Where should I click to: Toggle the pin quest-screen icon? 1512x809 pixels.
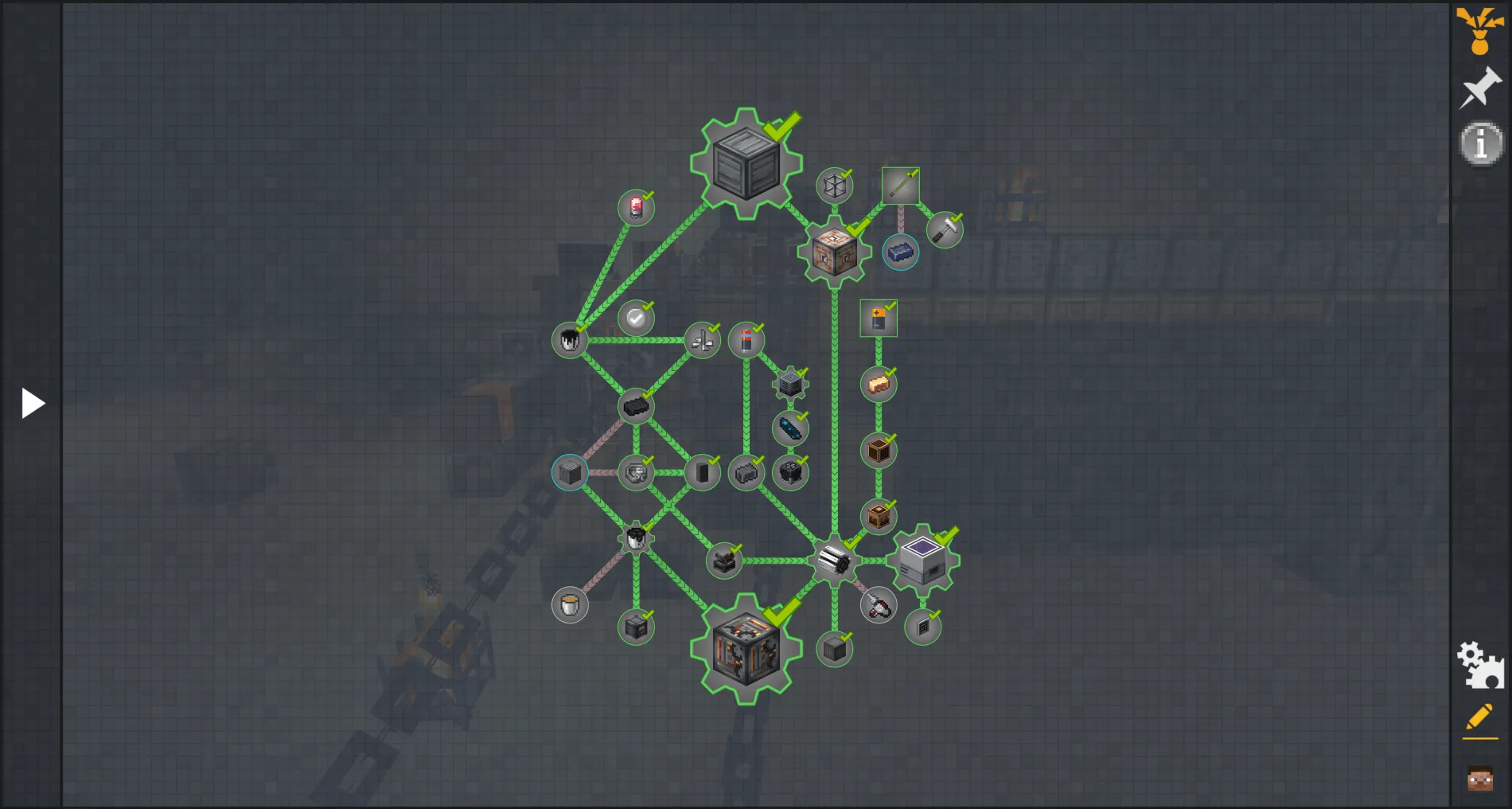tap(1479, 90)
